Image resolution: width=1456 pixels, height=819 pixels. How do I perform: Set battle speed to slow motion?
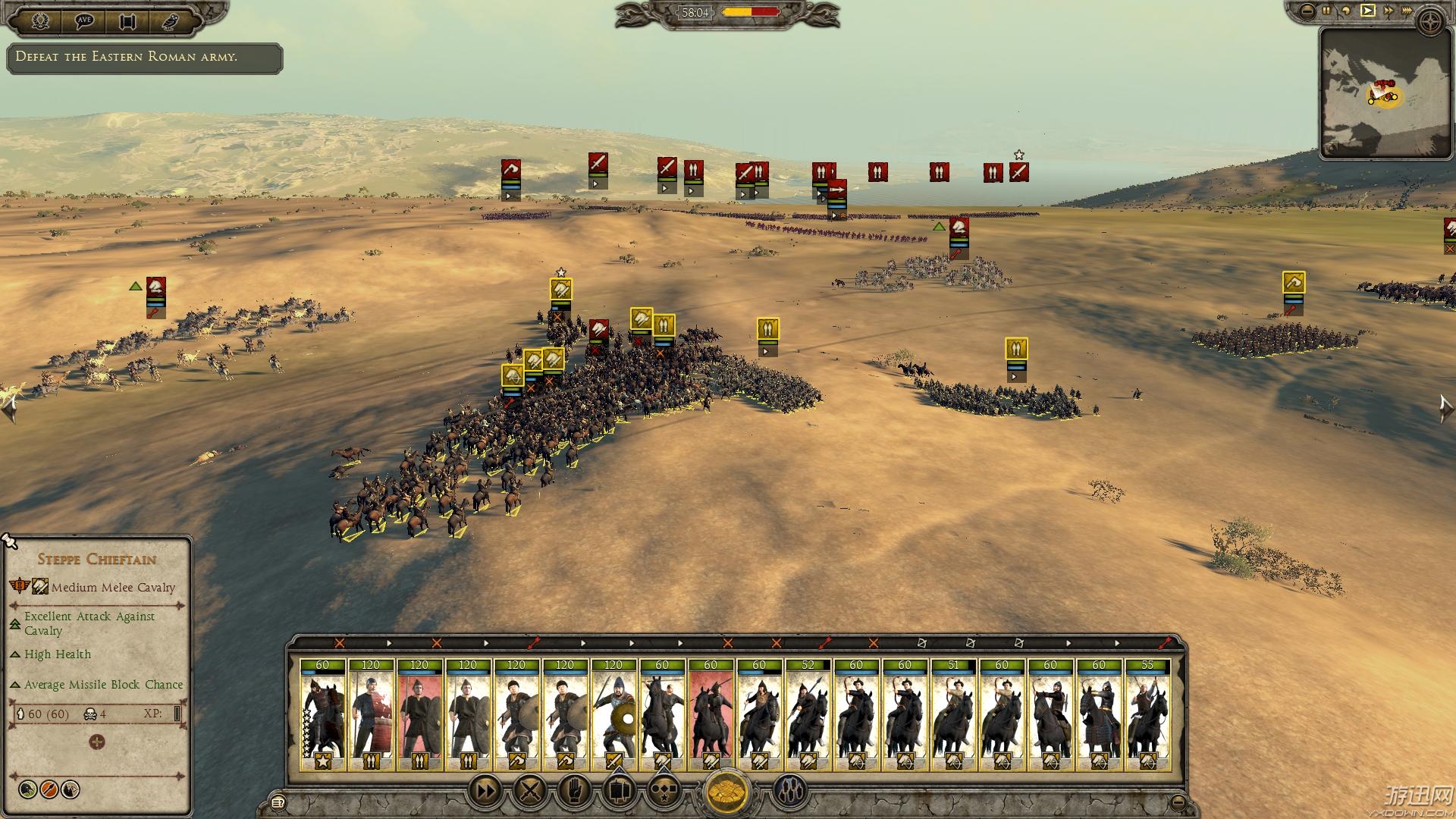point(1347,11)
